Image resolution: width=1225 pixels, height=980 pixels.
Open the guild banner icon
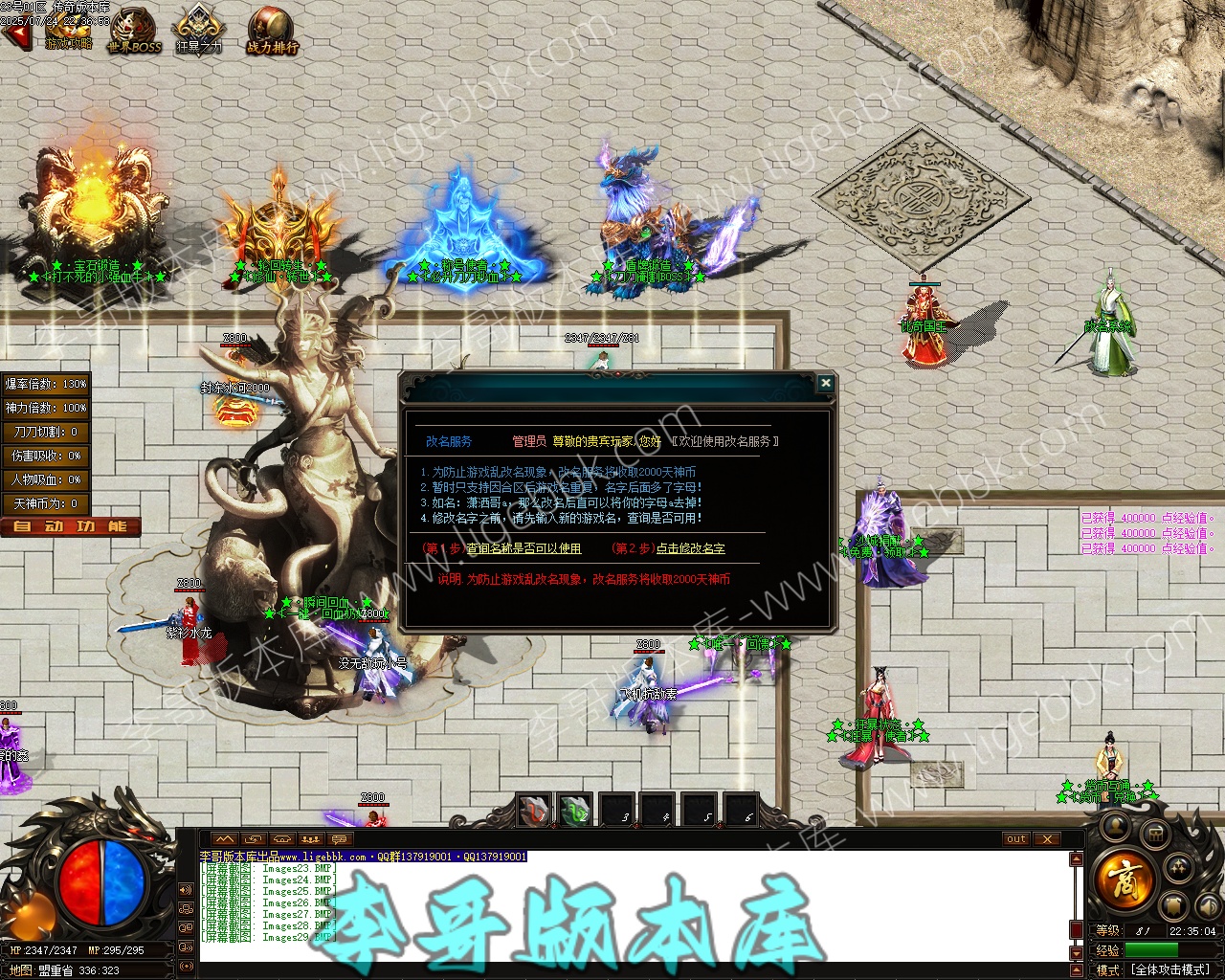tap(1174, 904)
